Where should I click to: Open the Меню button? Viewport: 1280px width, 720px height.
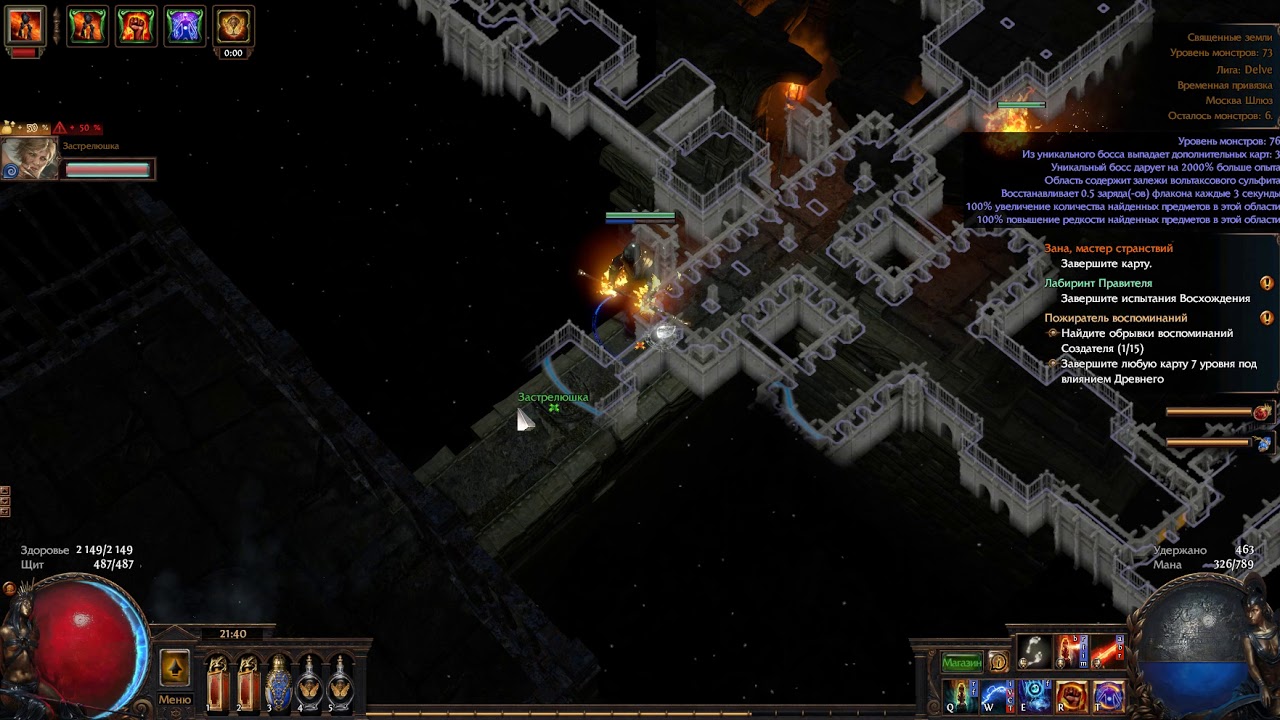pyautogui.click(x=174, y=700)
